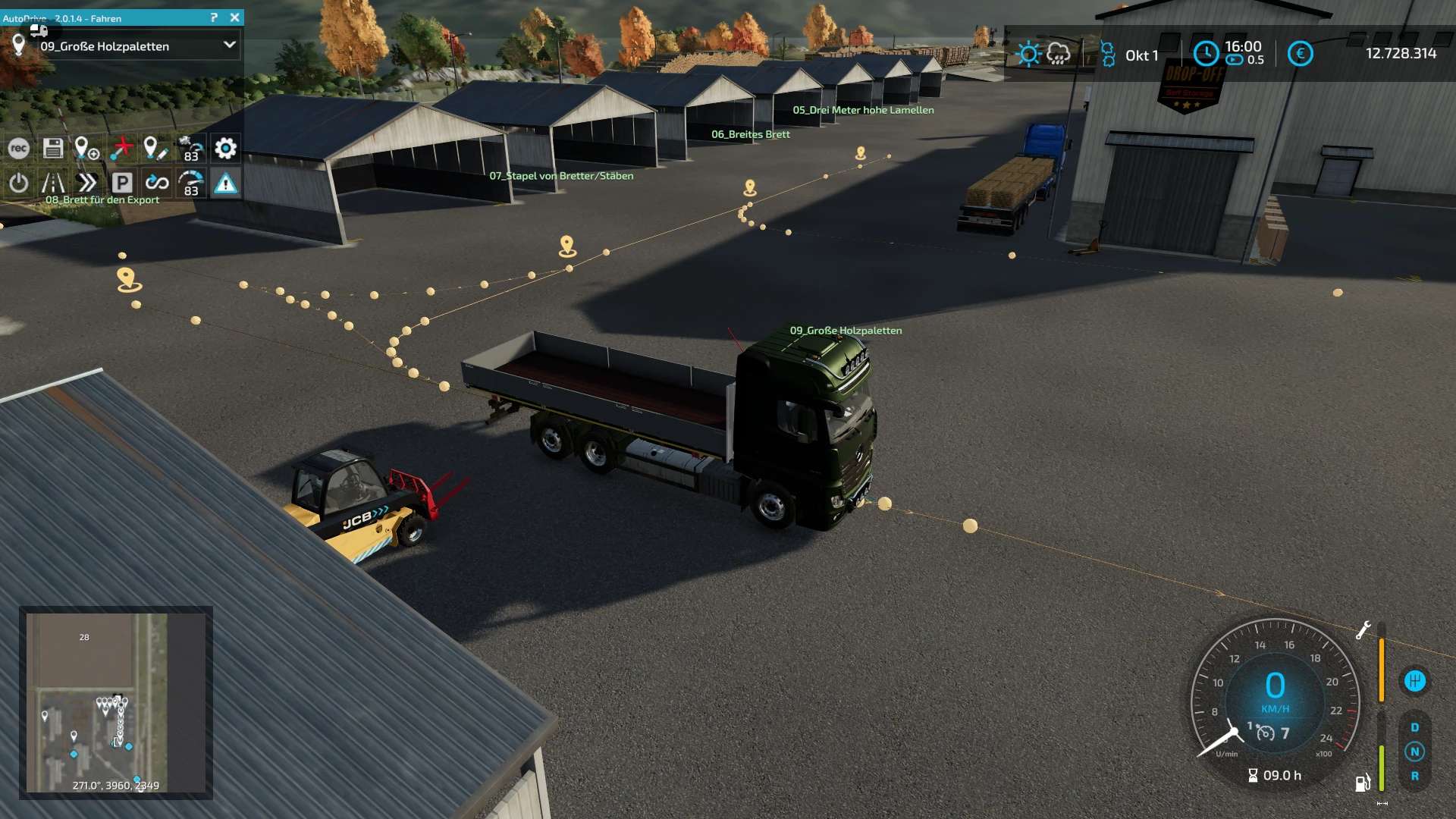Edit the map marker with pencil icon
1456x819 pixels.
coord(155,149)
